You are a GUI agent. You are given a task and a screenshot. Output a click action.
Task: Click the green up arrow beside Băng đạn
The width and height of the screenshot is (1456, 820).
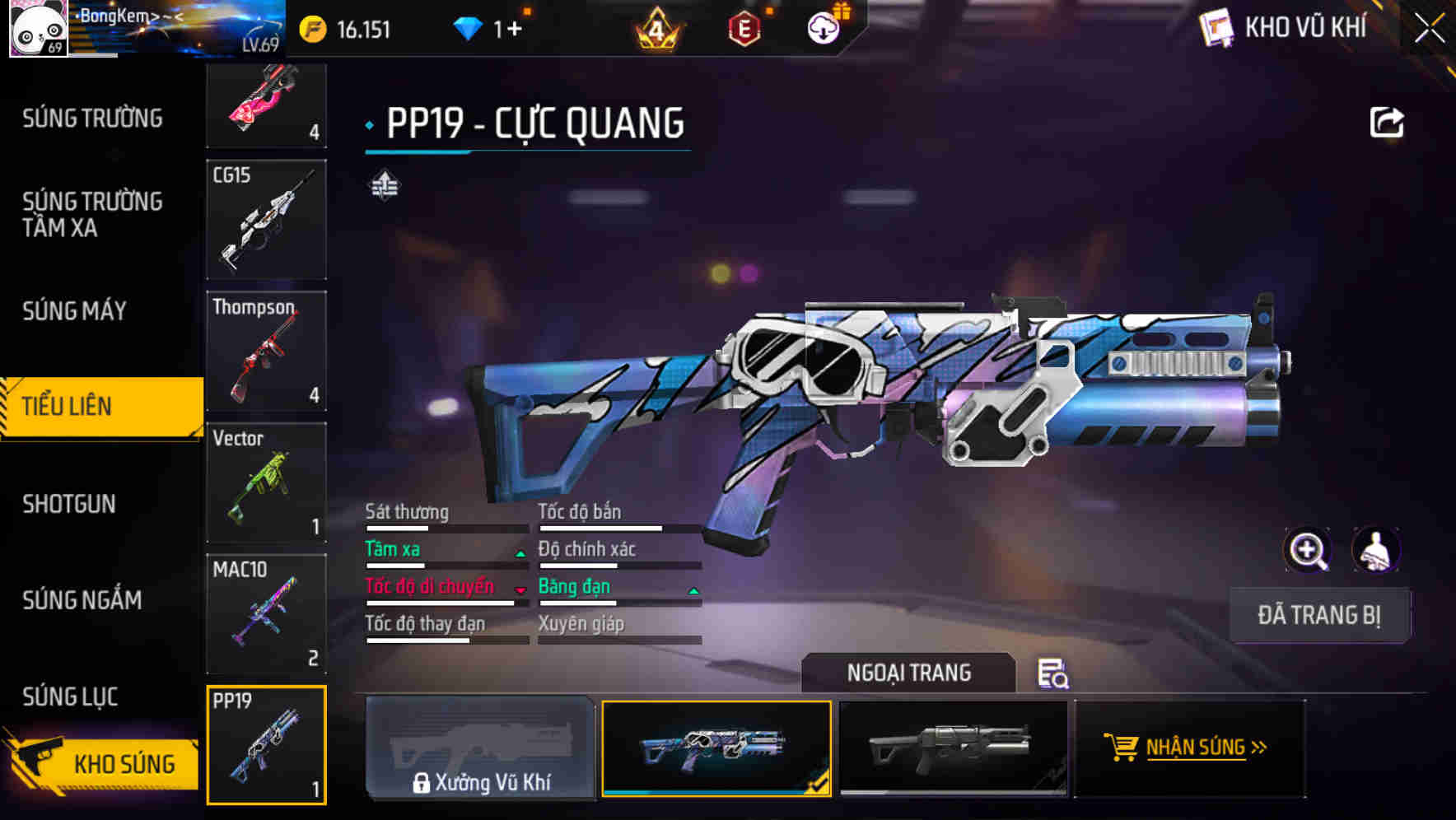693,591
